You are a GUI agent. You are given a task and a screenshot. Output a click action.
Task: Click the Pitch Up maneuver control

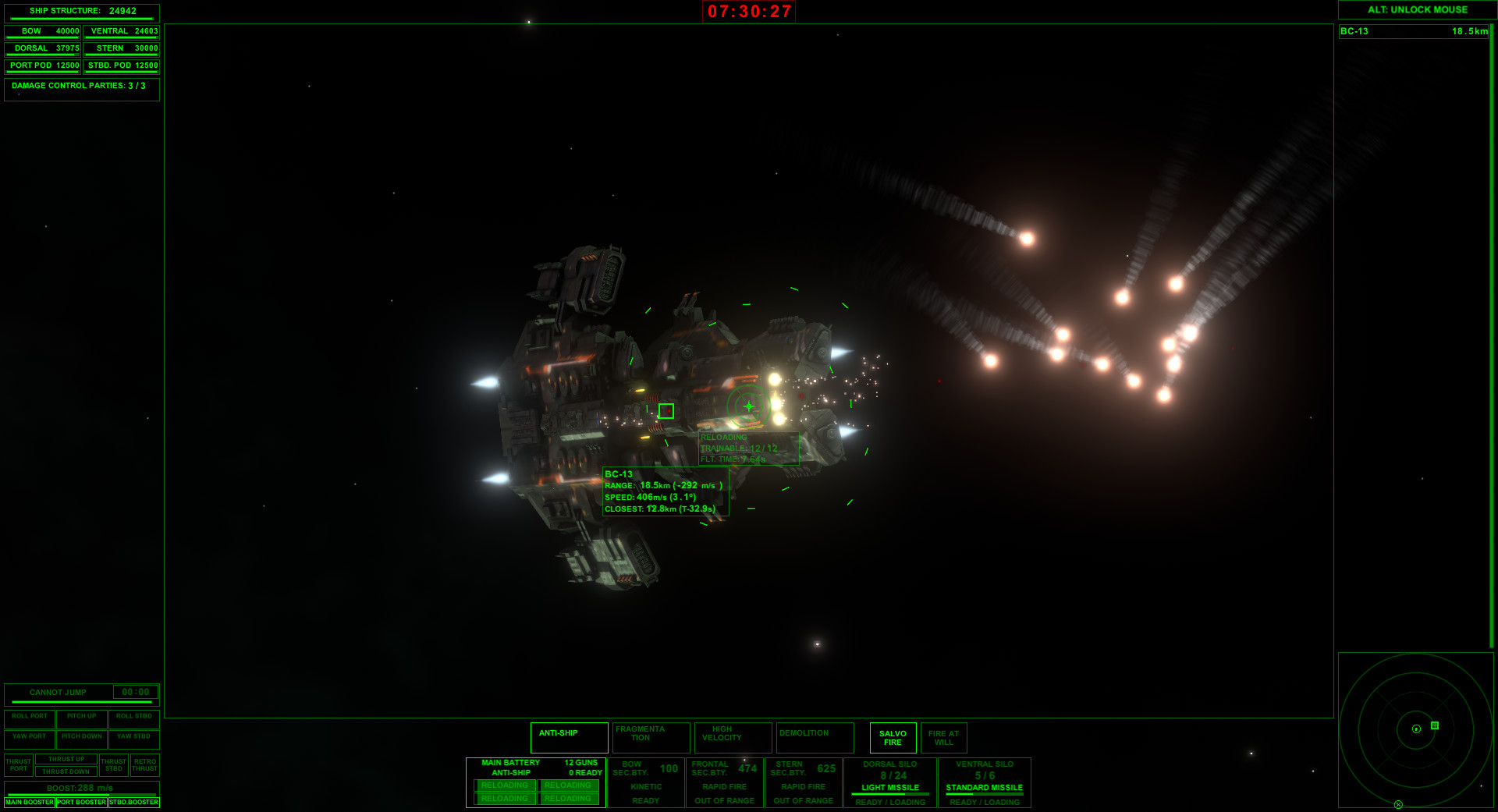point(81,717)
